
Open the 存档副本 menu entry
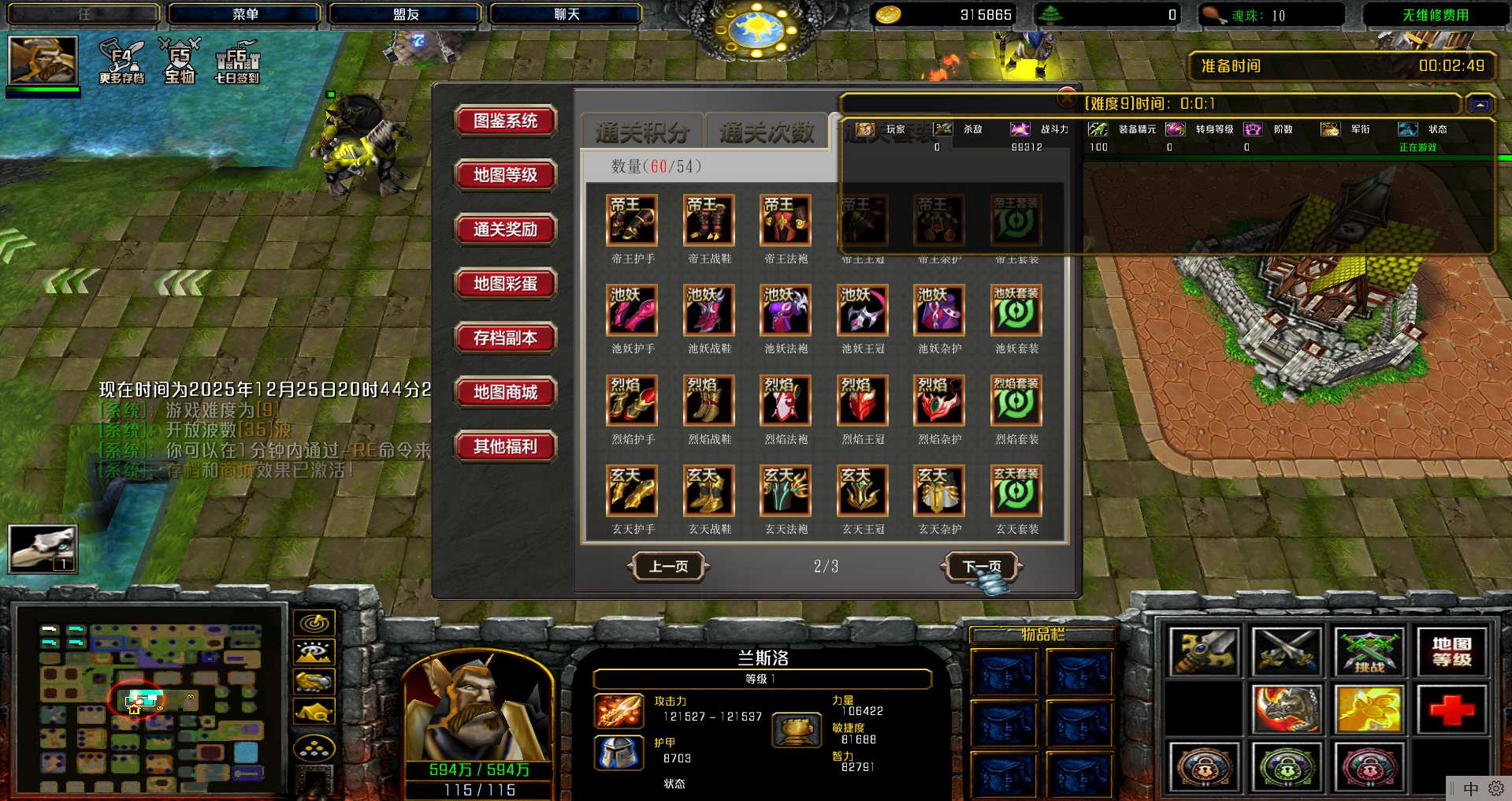coord(505,338)
